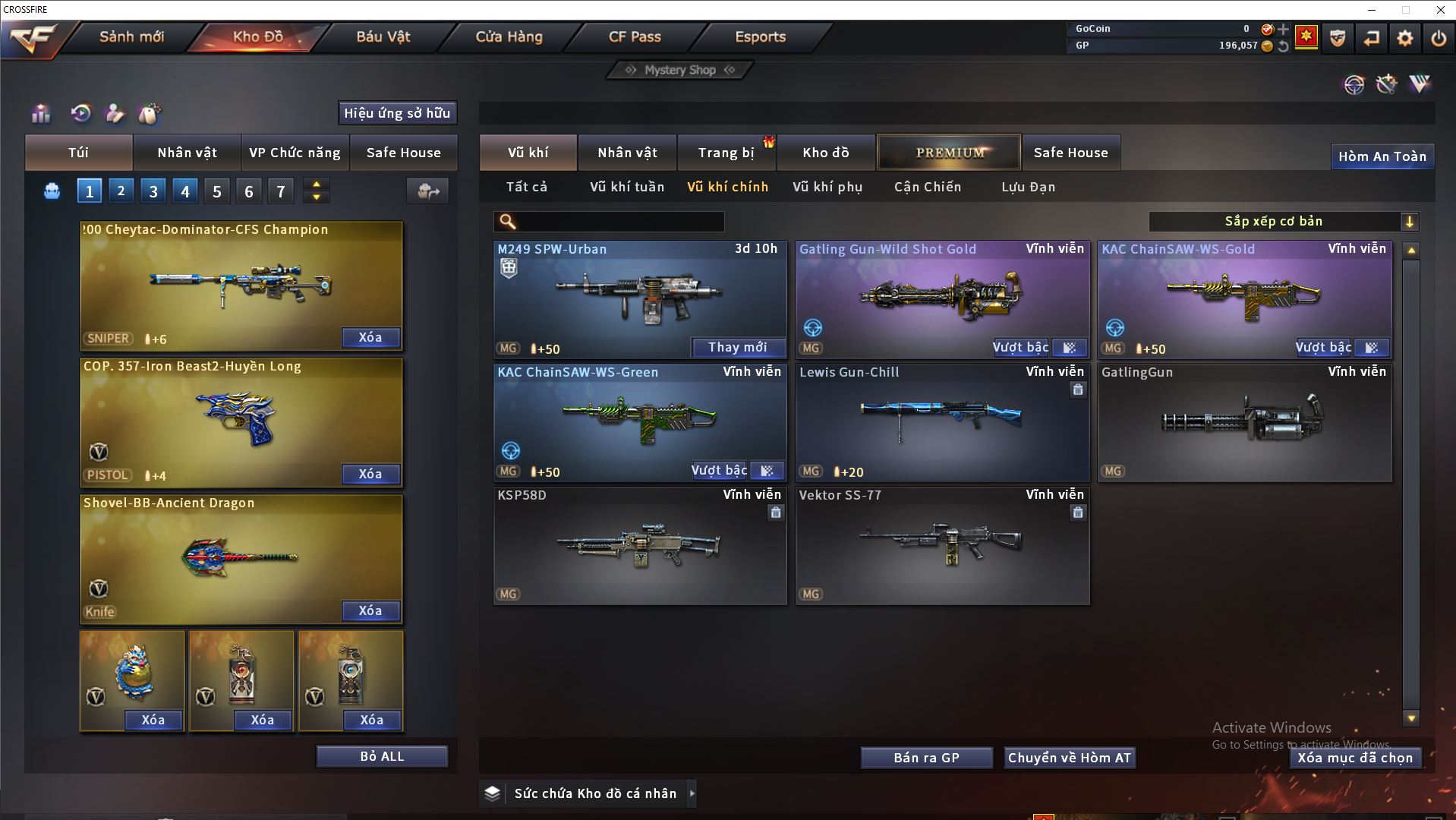Screen dimensions: 1456x820
Task: Select the Vũ khí phụ weapon filter
Action: [827, 187]
